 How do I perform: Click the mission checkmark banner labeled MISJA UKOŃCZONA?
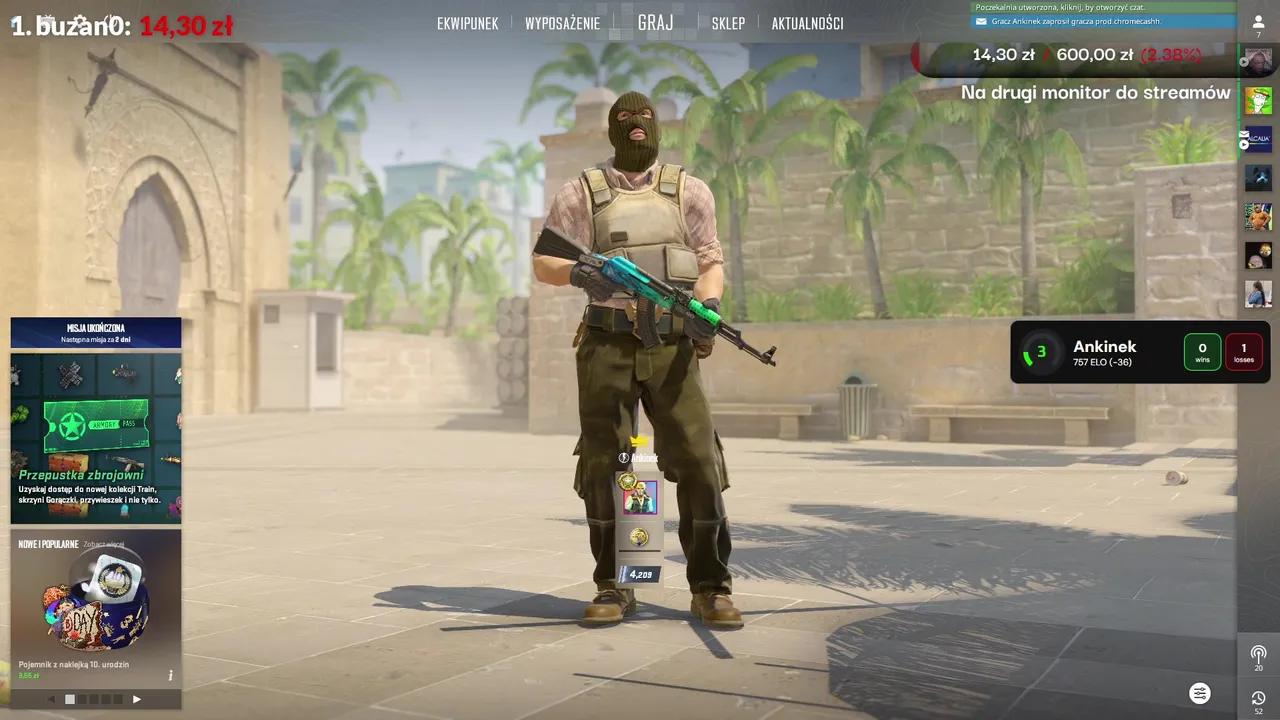[x=95, y=332]
